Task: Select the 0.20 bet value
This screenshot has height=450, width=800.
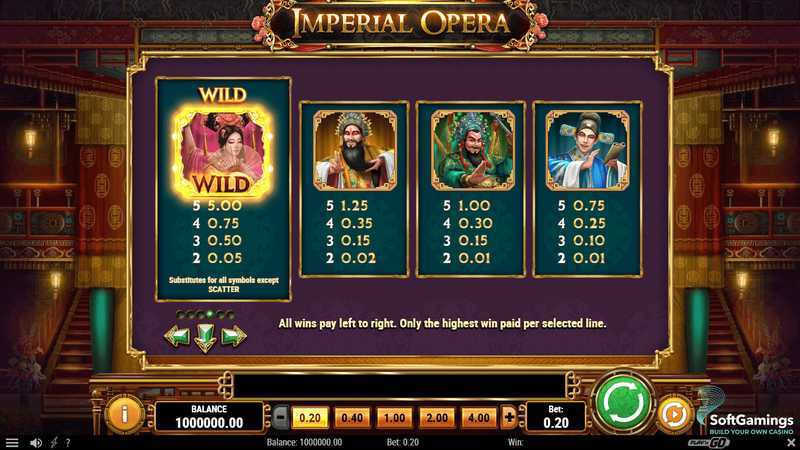Action: (311, 416)
